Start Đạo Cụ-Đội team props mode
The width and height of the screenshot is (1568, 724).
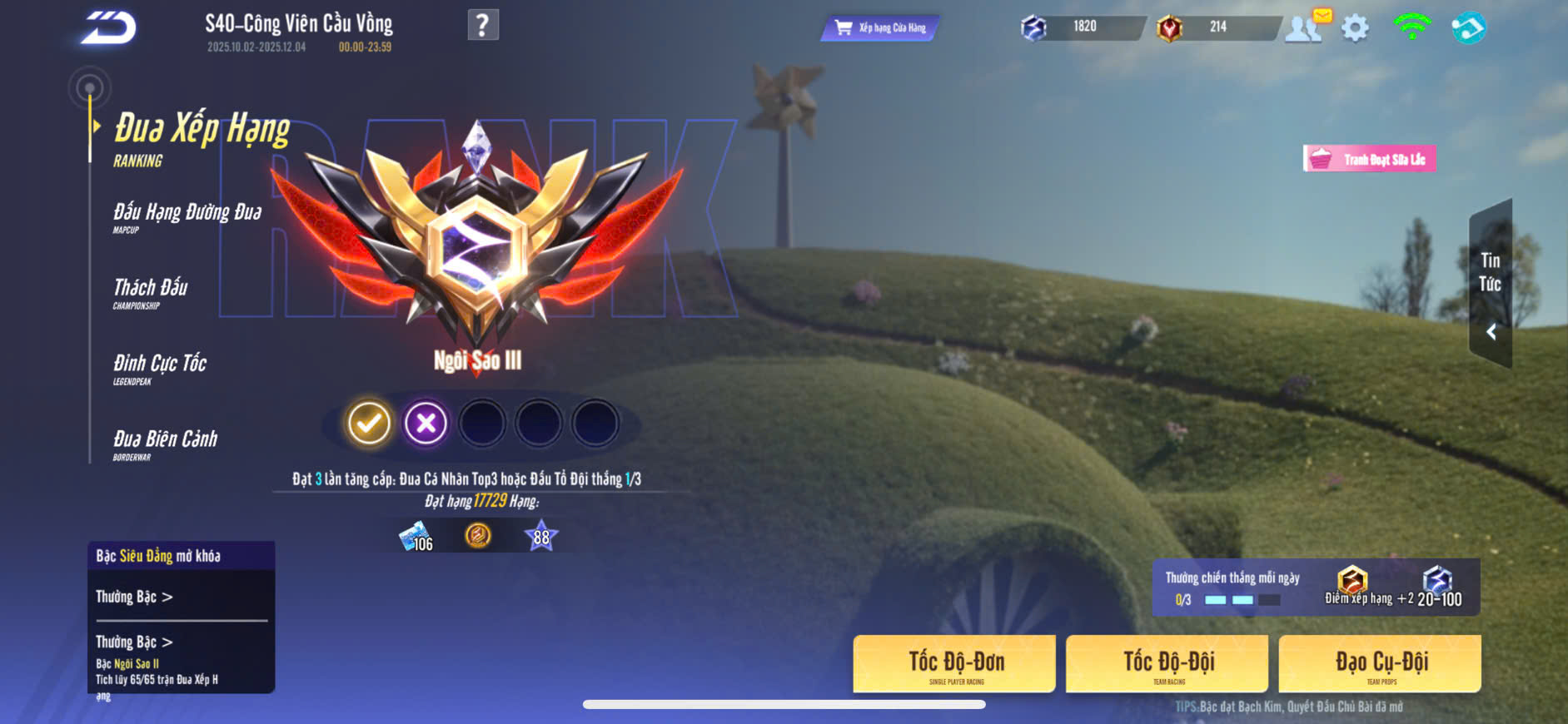(x=1380, y=664)
